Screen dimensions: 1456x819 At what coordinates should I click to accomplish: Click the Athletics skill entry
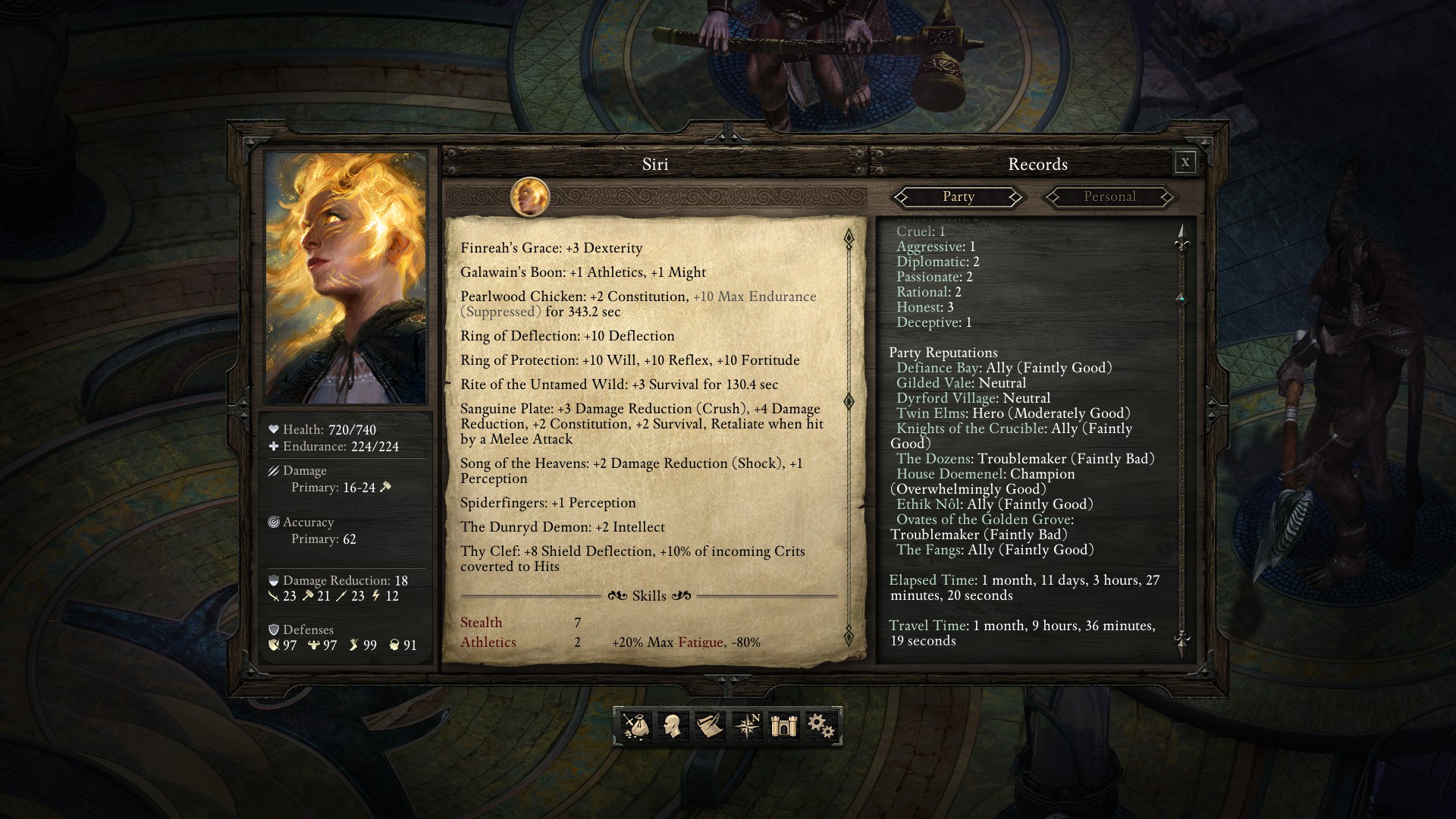(488, 642)
